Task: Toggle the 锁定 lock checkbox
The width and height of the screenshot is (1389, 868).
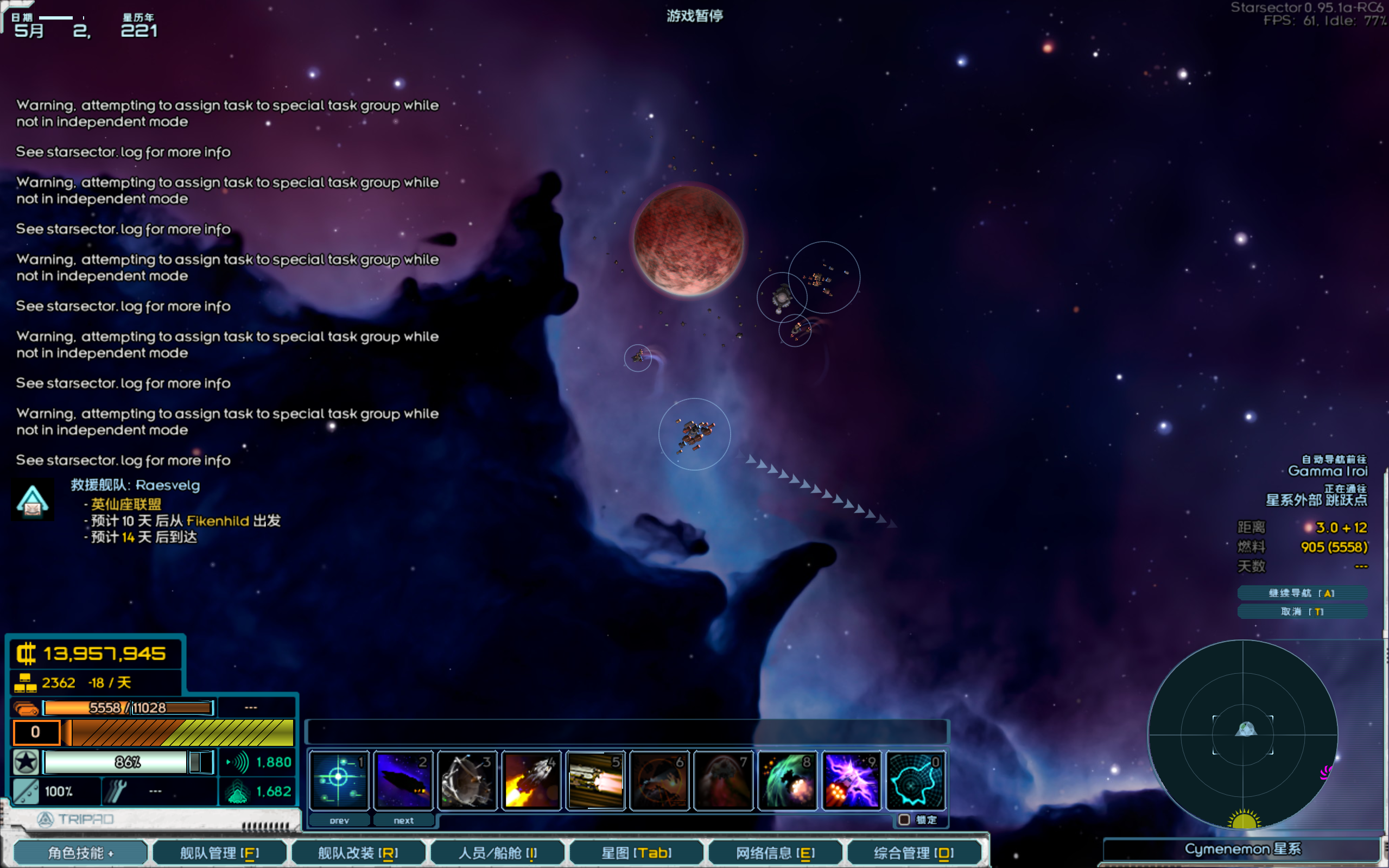Action: coord(905,820)
